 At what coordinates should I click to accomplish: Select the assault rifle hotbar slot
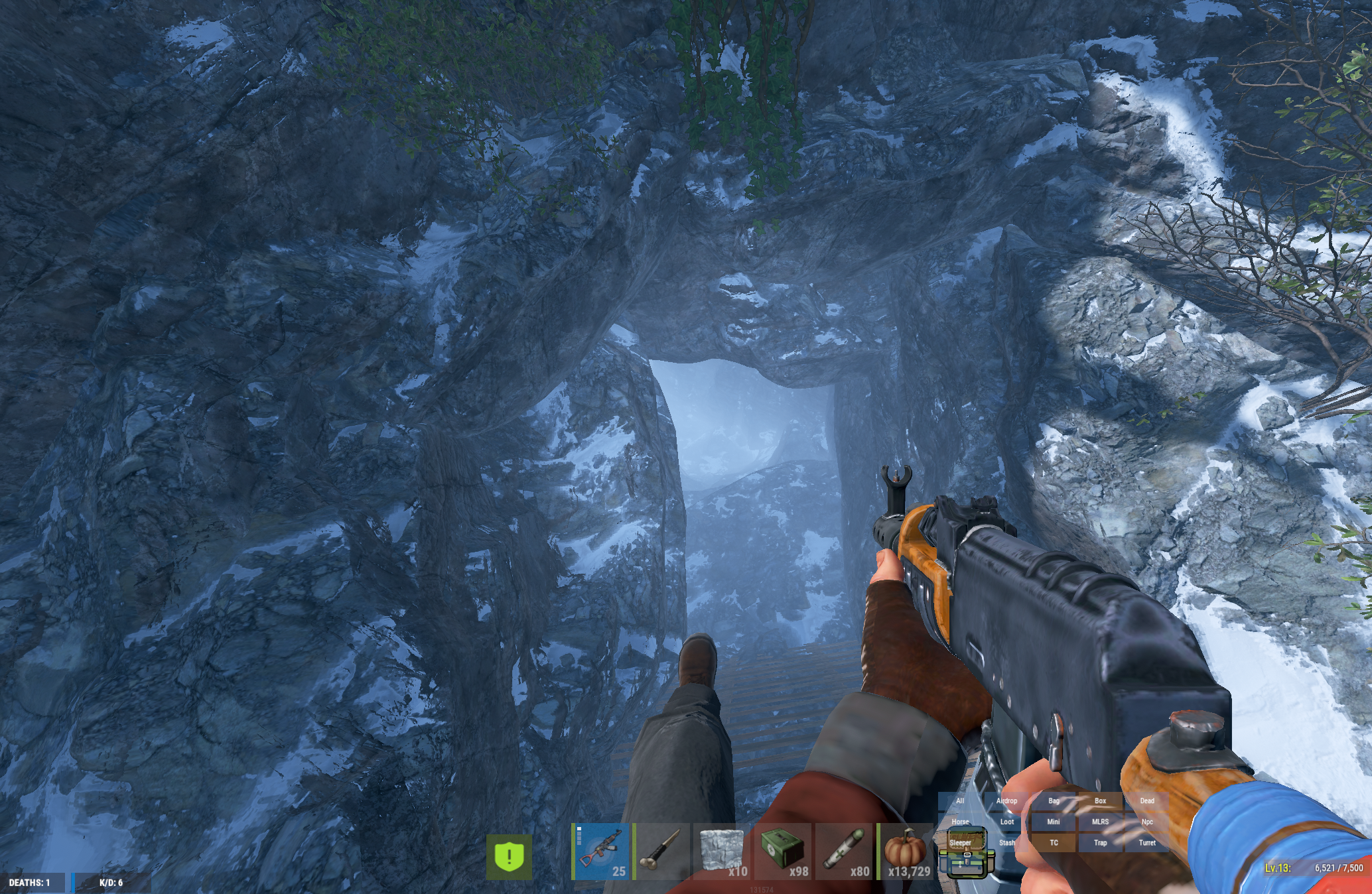(601, 852)
